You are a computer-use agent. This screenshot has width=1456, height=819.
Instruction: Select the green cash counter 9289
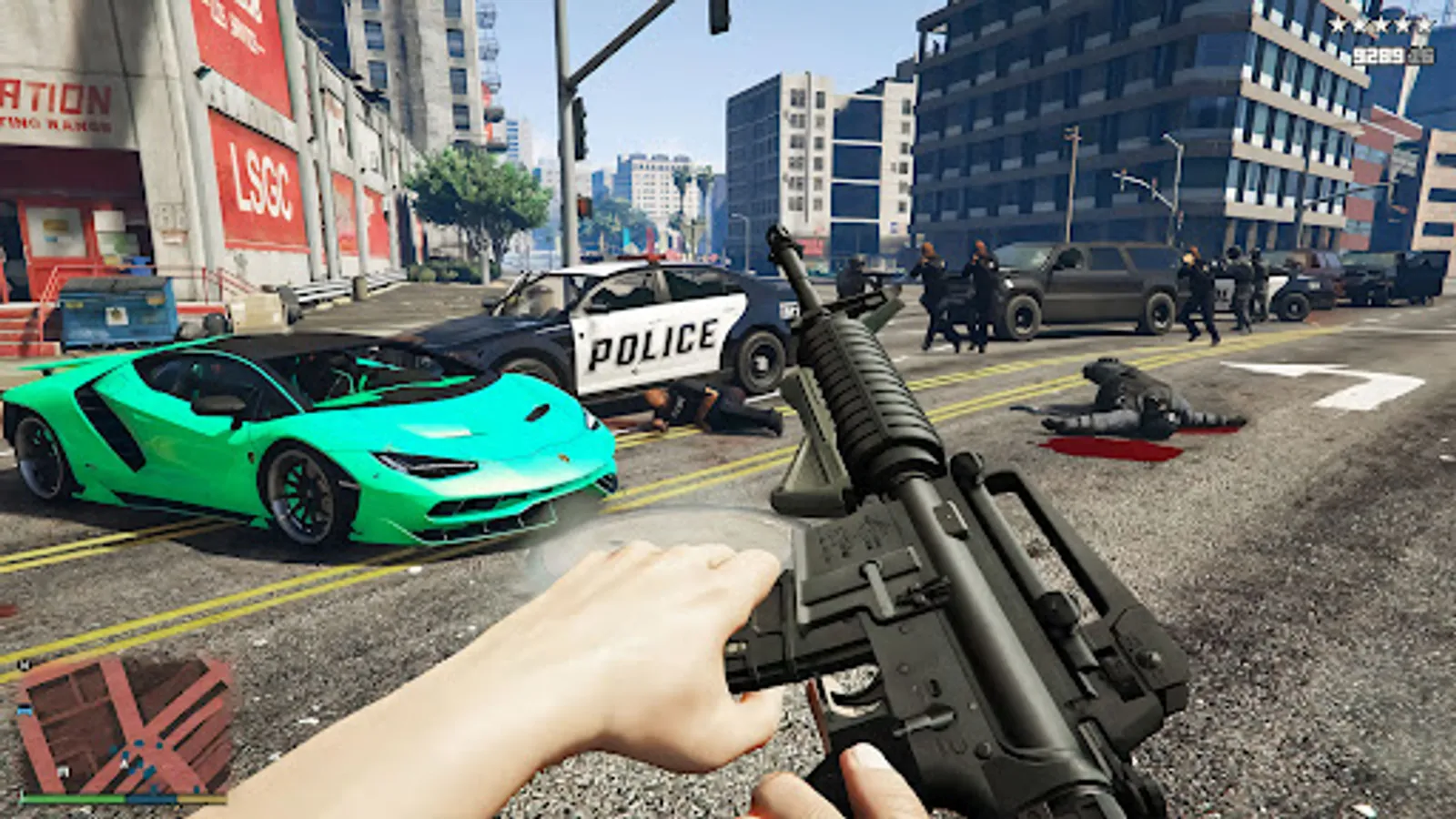coord(1379,55)
